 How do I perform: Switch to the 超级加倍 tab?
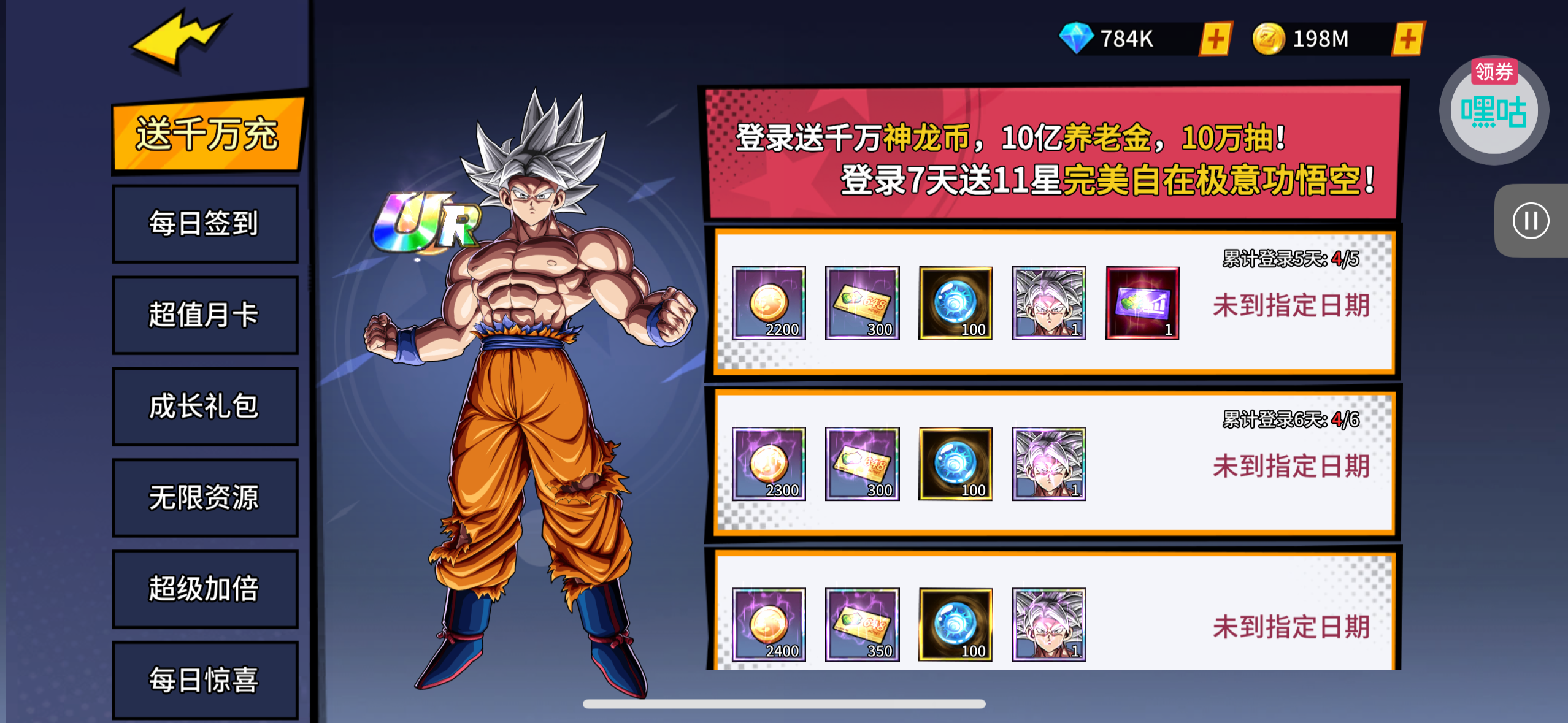point(205,589)
